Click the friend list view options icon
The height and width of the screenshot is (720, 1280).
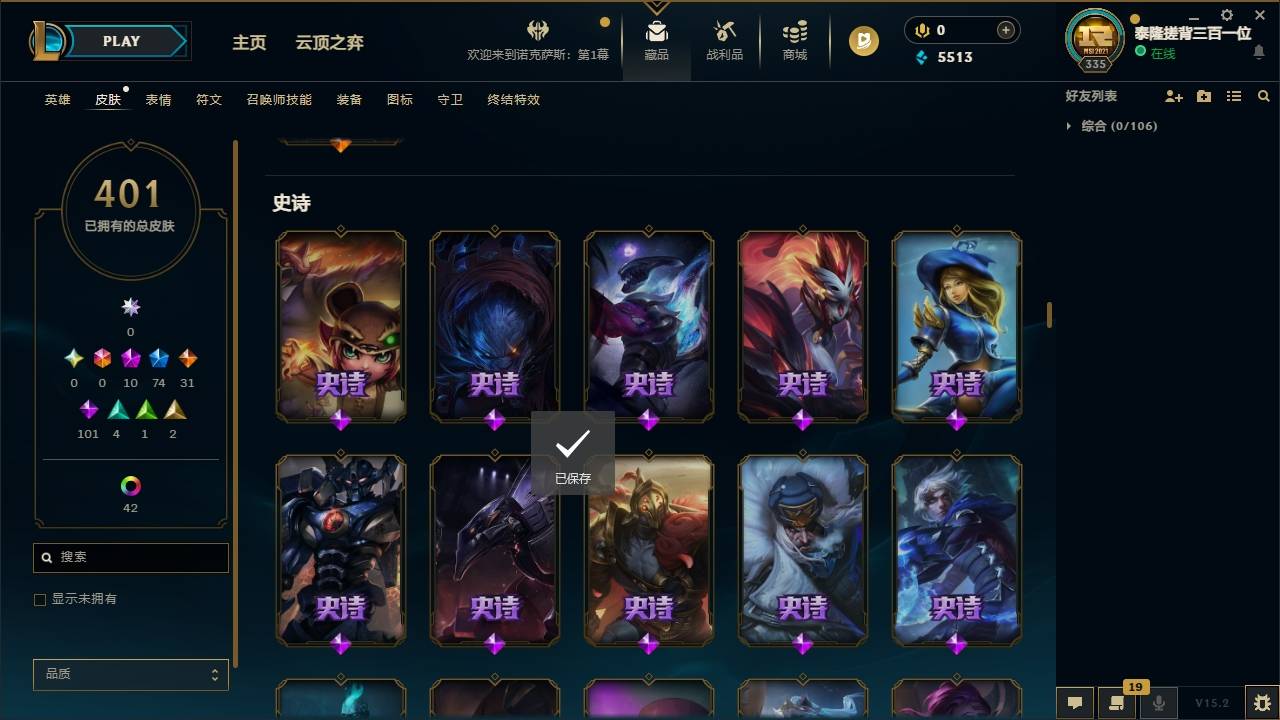[1234, 95]
